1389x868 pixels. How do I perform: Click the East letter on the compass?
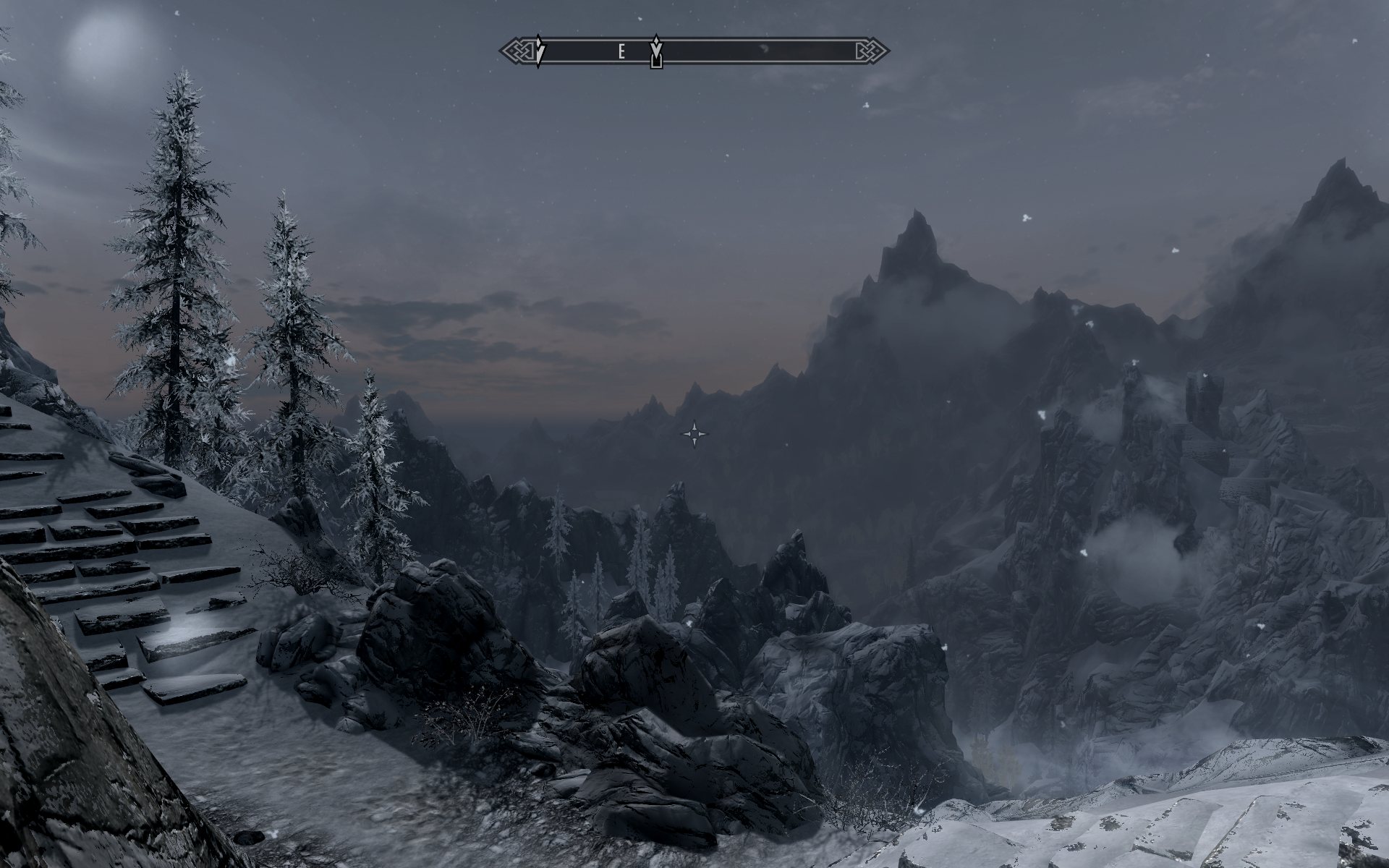[x=621, y=51]
